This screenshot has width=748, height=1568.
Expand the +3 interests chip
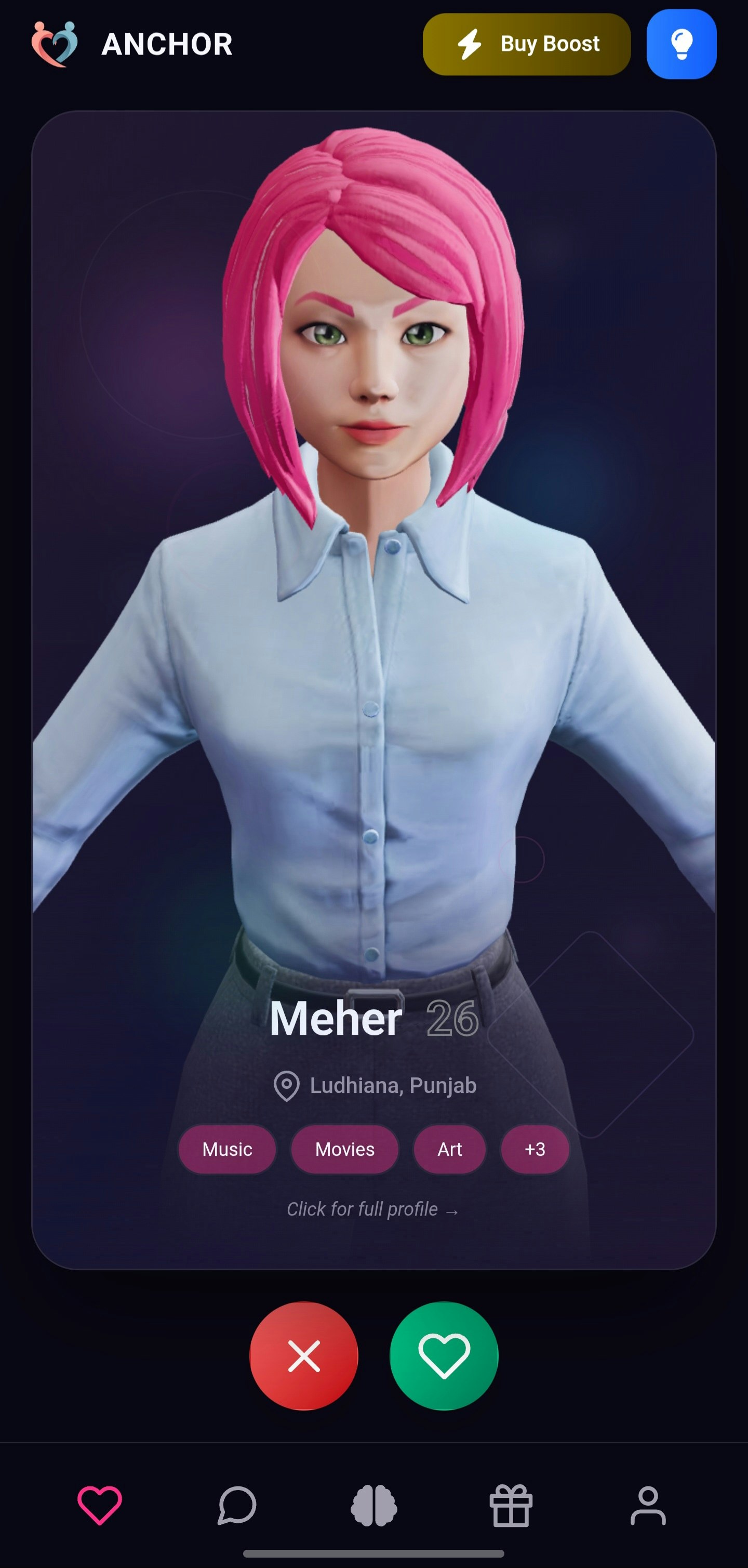(x=535, y=1149)
